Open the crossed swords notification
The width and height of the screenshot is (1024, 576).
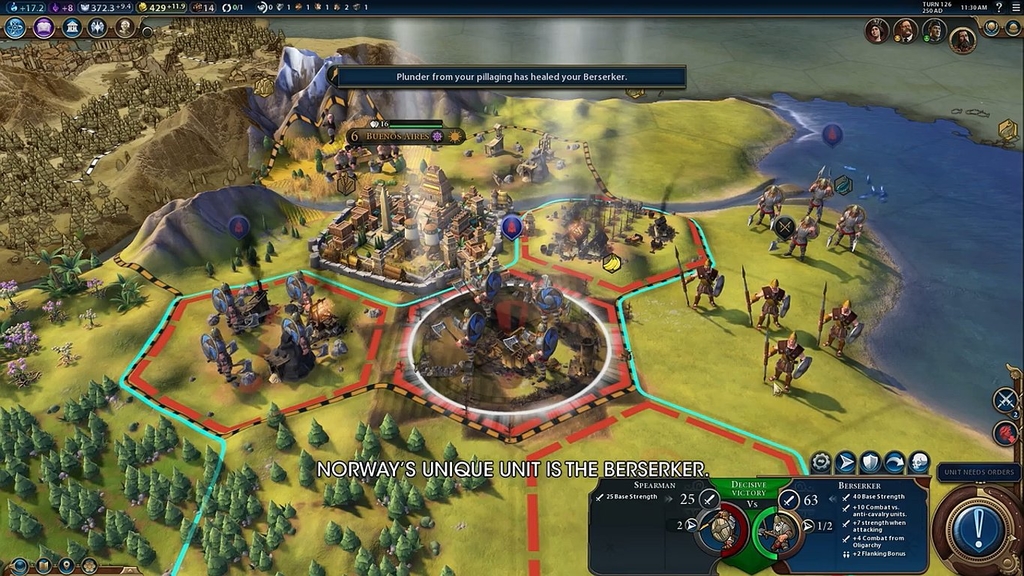[x=1005, y=400]
